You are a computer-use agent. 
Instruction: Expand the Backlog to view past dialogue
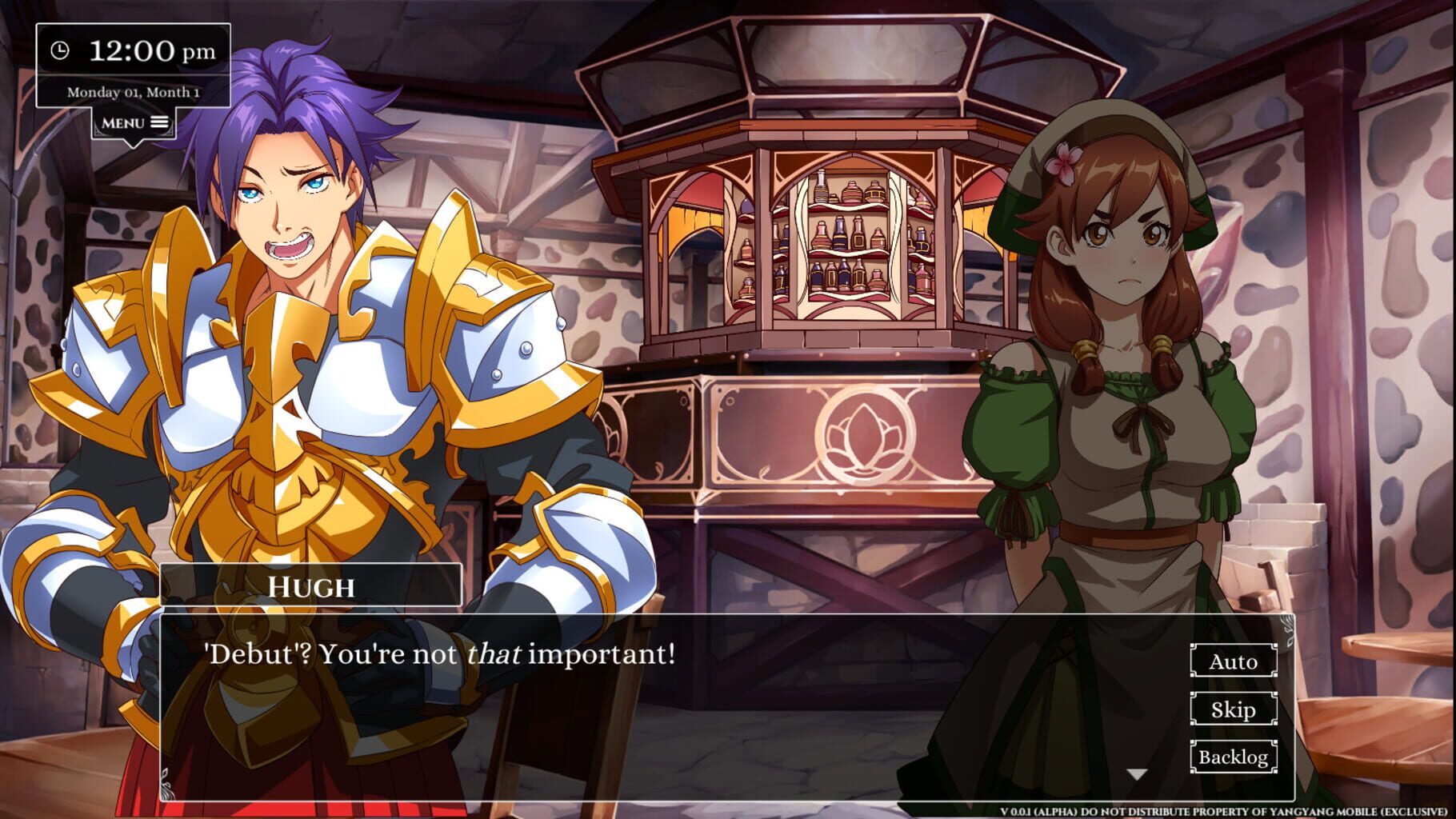(1233, 757)
